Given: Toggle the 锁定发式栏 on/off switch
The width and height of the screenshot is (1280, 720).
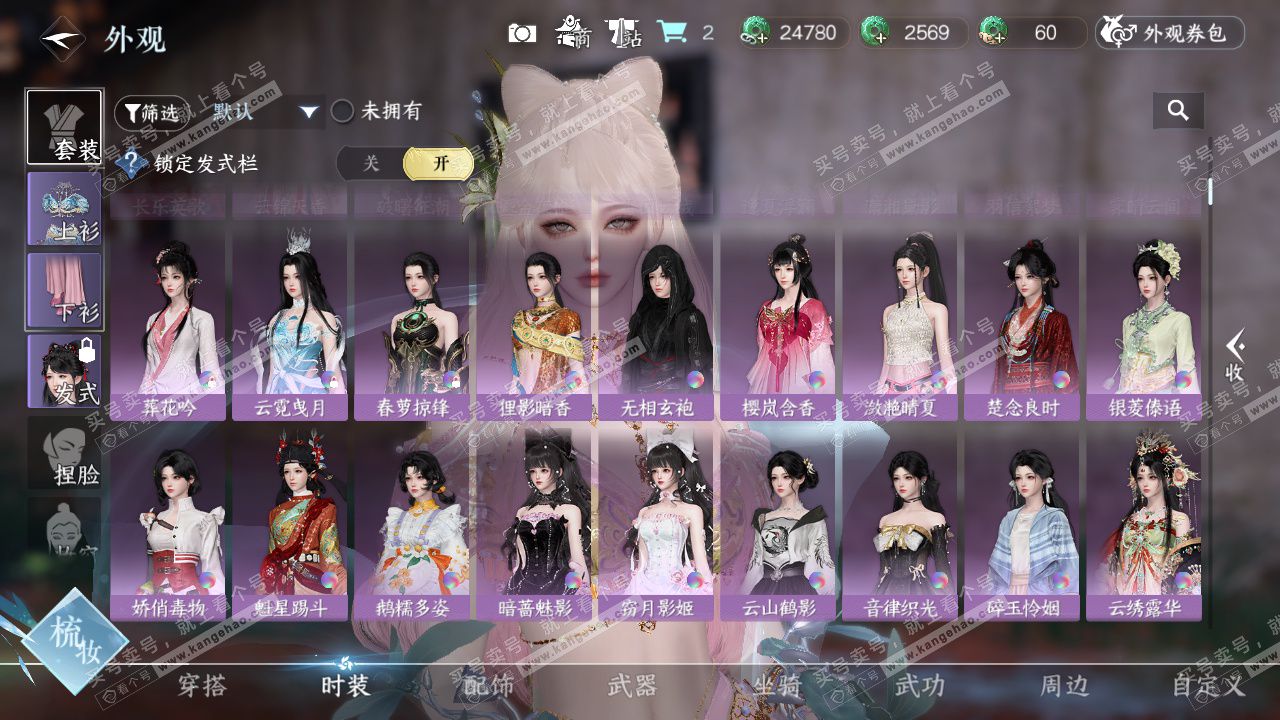Looking at the screenshot, I should click(x=405, y=164).
